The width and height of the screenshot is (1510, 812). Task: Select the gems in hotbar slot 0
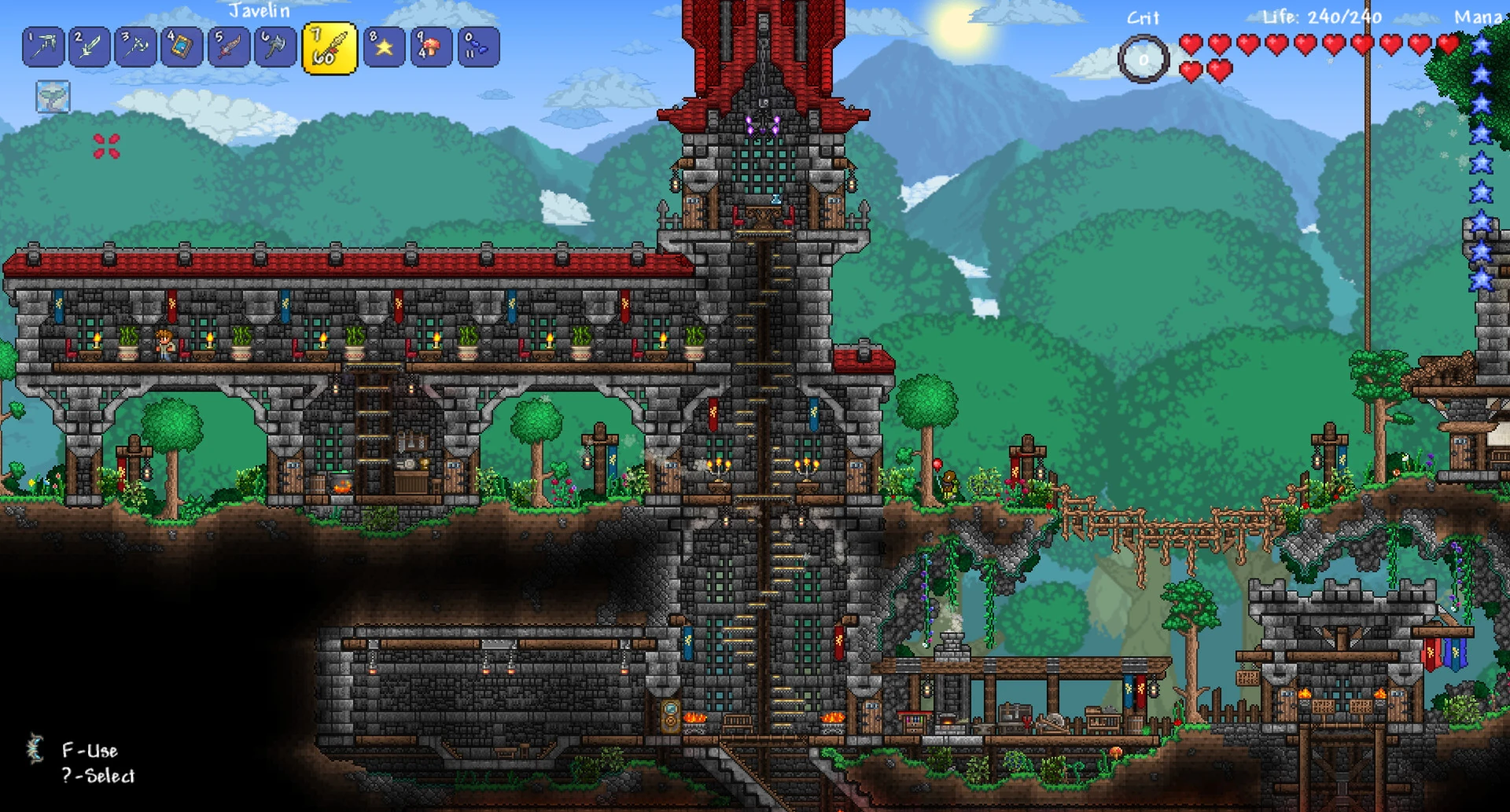(x=480, y=47)
